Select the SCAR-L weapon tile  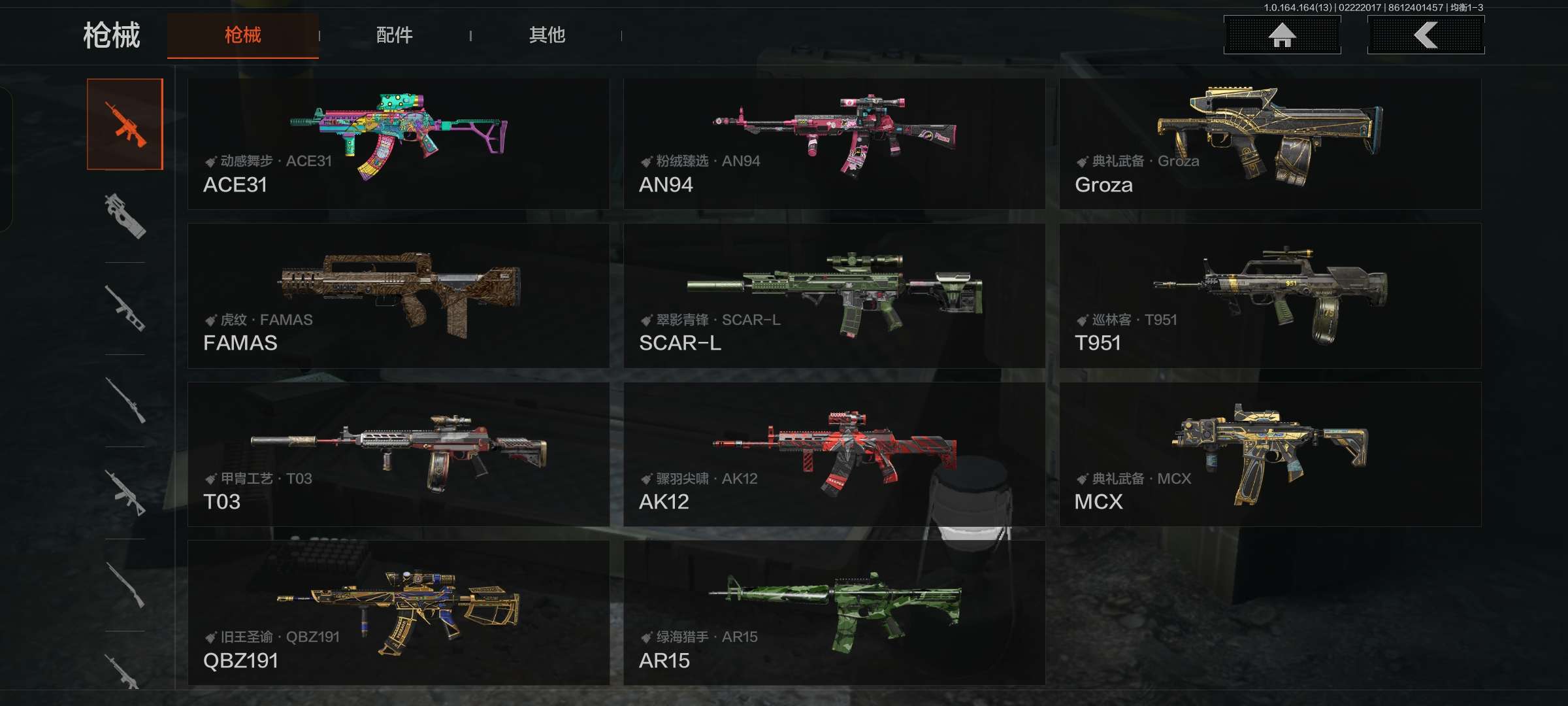pyautogui.click(x=834, y=295)
